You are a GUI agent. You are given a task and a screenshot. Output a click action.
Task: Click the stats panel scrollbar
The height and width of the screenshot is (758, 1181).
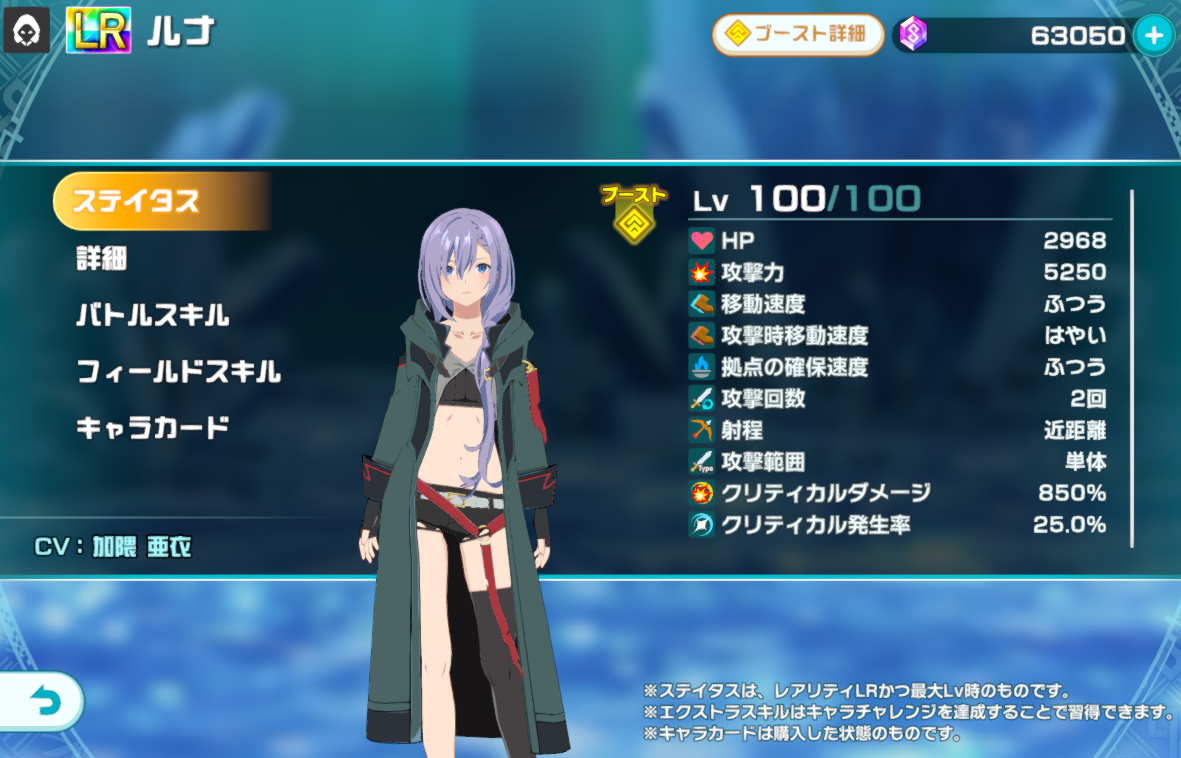pos(1132,368)
